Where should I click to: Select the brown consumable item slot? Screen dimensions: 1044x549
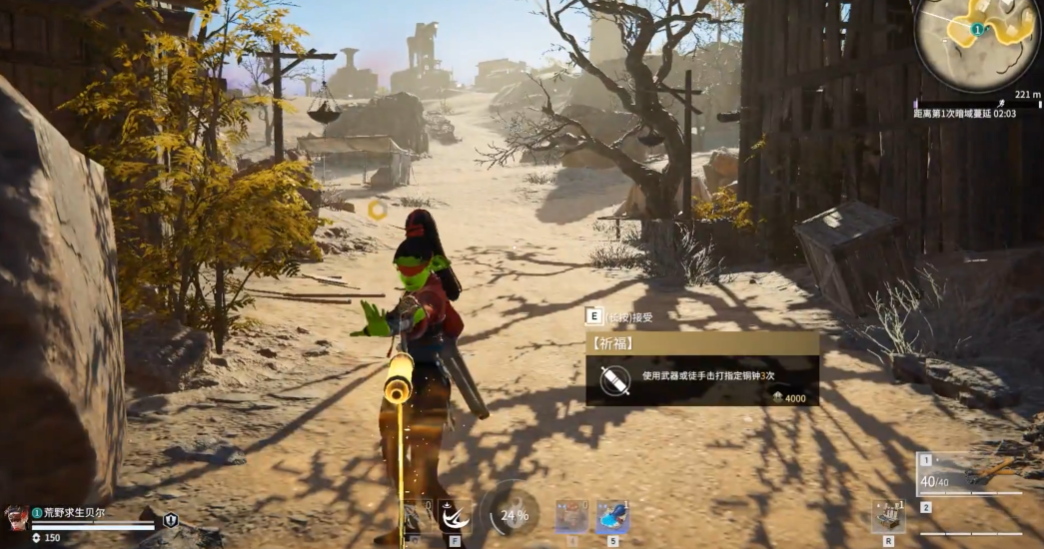tap(571, 517)
